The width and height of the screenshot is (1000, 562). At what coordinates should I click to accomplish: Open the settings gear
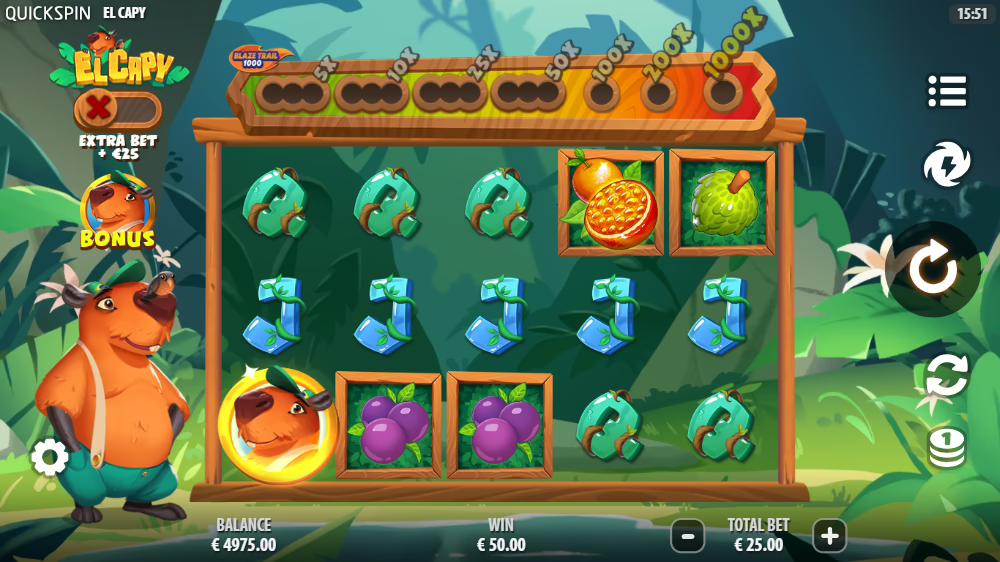pos(49,457)
